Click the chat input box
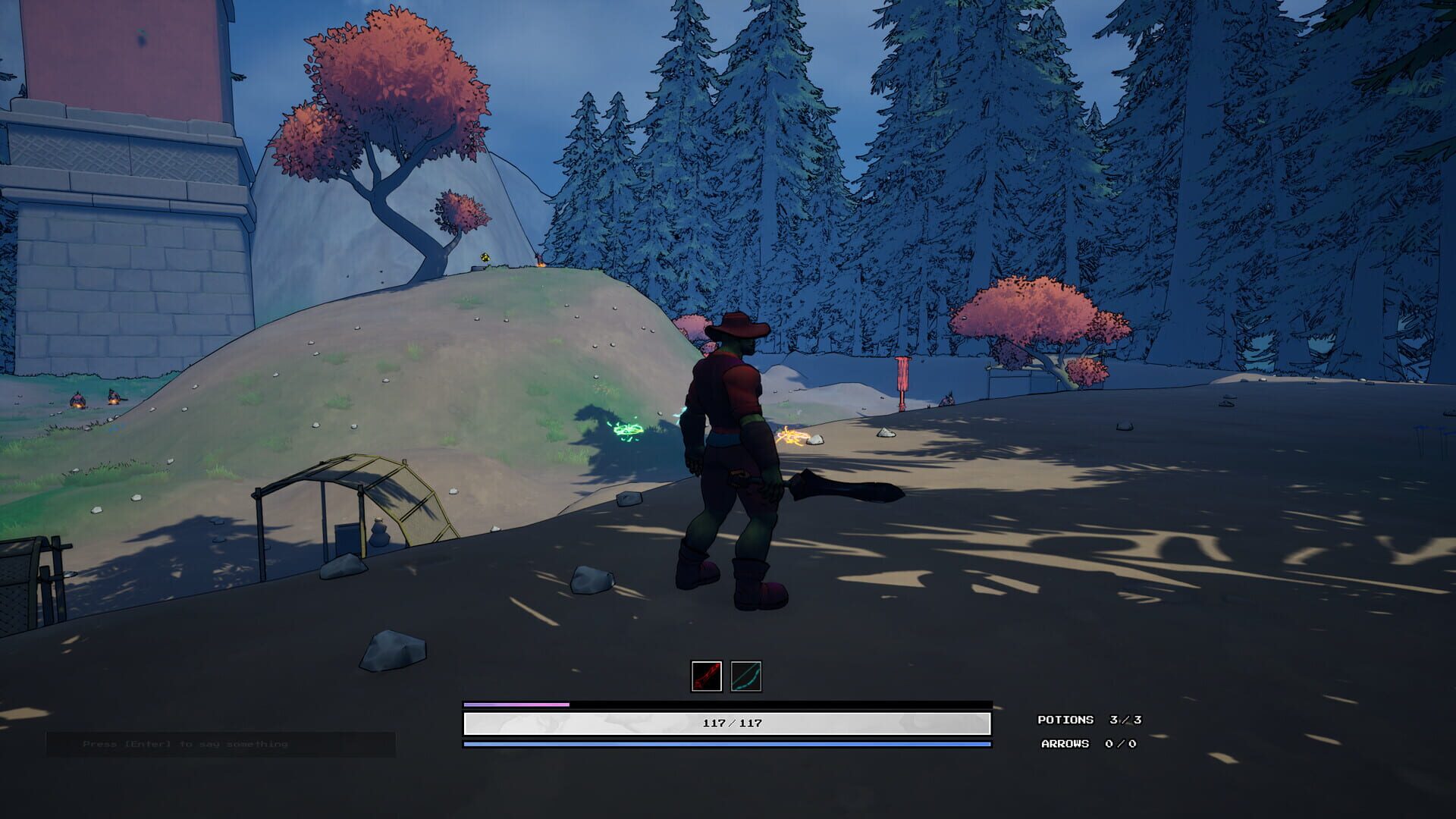The image size is (1456, 819). tap(221, 744)
